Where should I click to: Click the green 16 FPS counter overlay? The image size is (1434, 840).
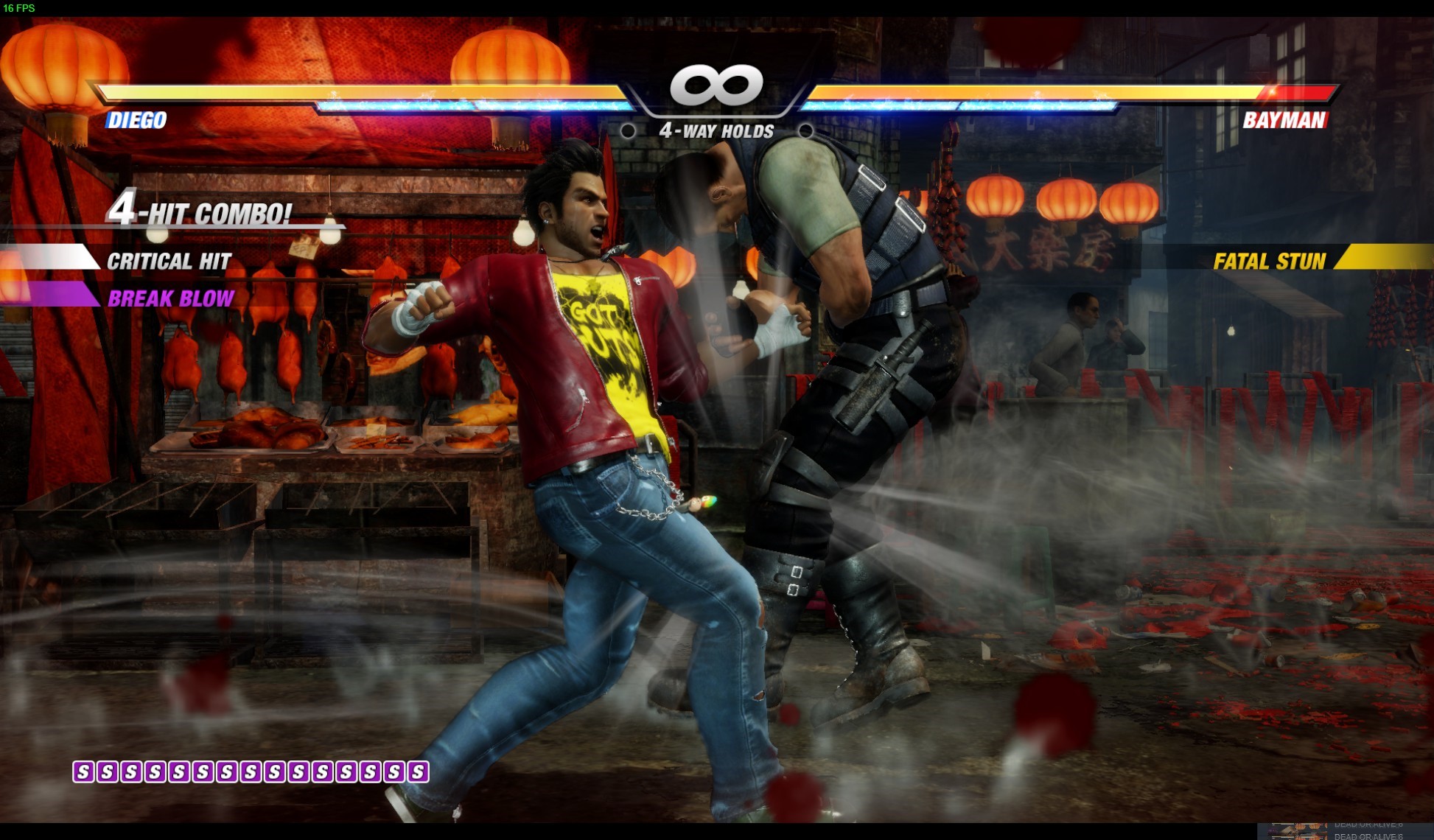(21, 9)
